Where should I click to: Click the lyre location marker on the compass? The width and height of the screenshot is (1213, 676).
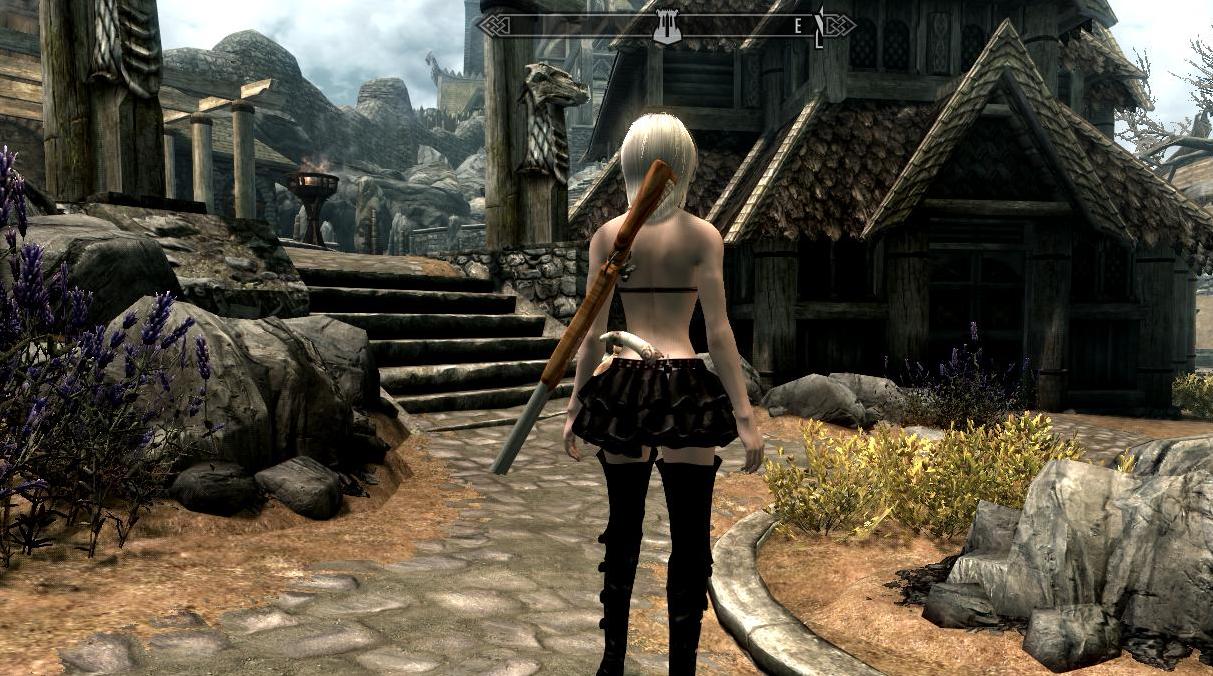click(666, 26)
